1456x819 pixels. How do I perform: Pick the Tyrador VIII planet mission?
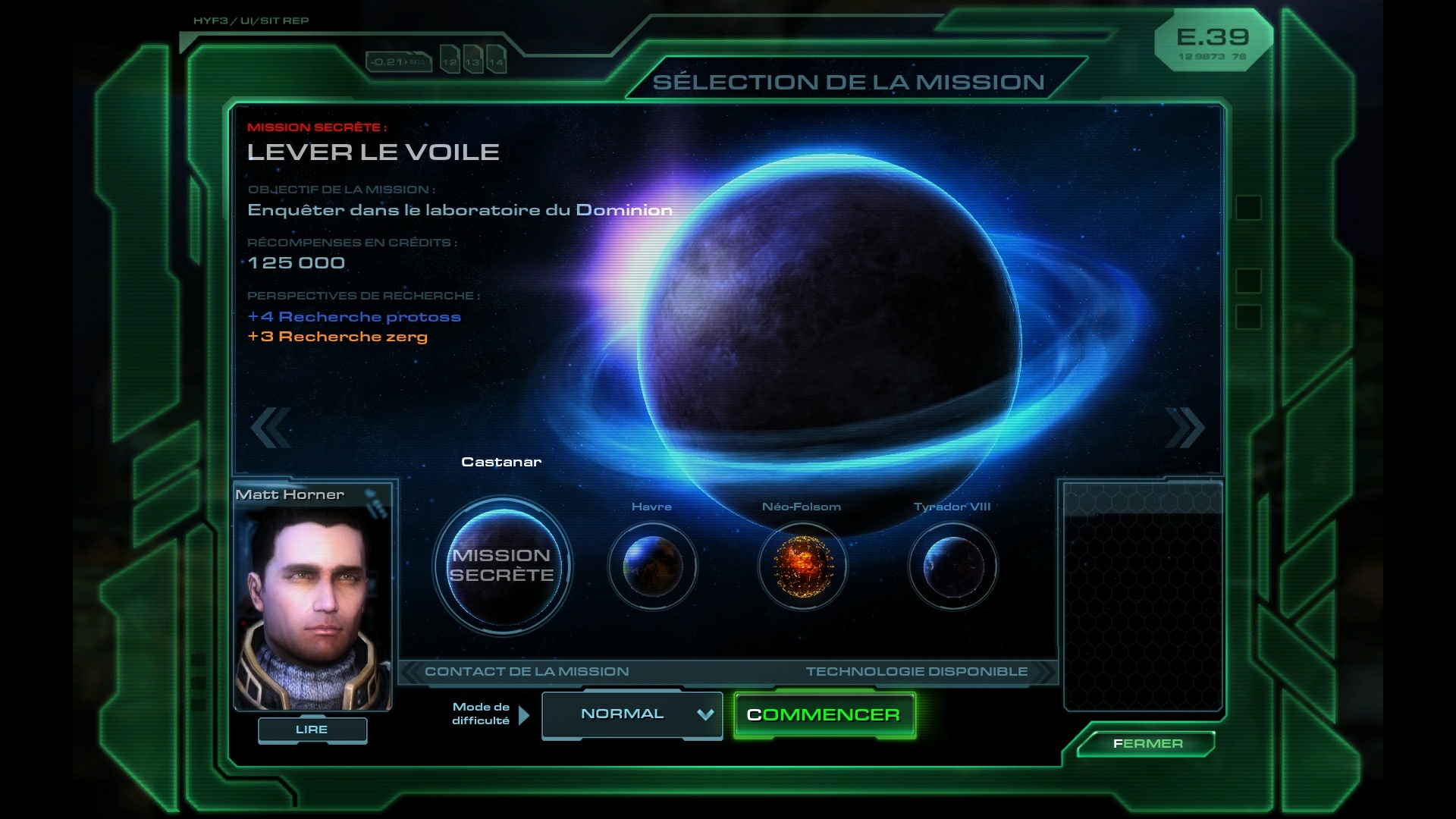coord(952,566)
